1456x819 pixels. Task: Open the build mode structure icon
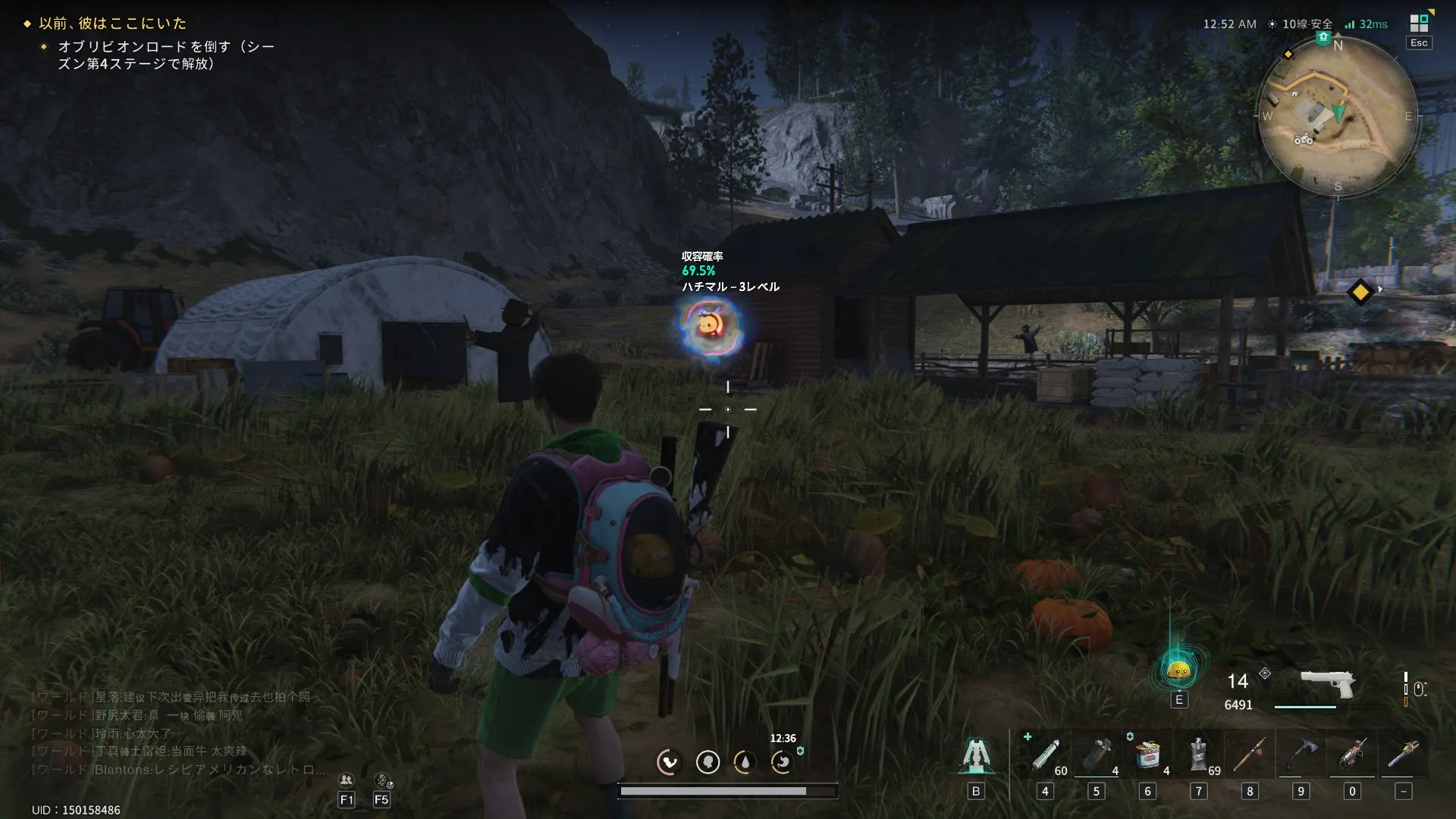pos(976,755)
